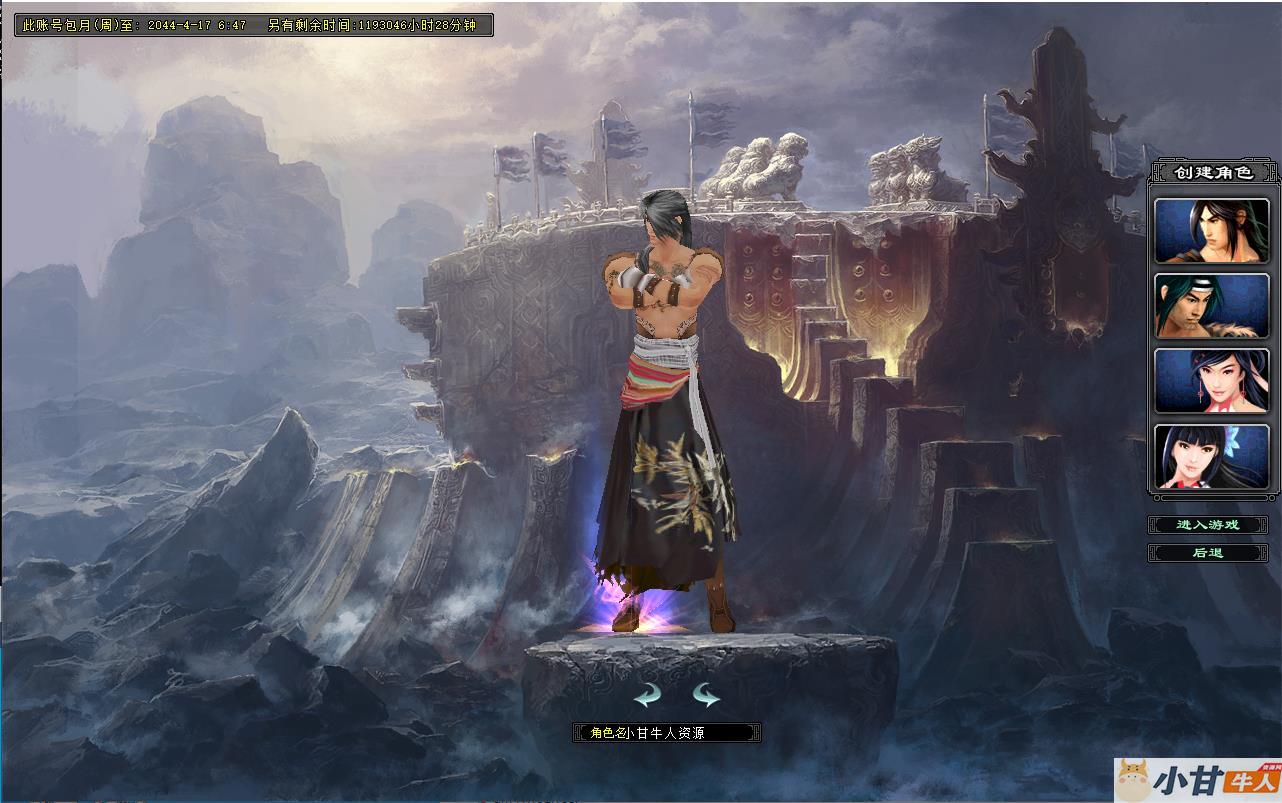The width and height of the screenshot is (1282, 803).
Task: Rotate character with the left curved arrow
Action: click(647, 695)
